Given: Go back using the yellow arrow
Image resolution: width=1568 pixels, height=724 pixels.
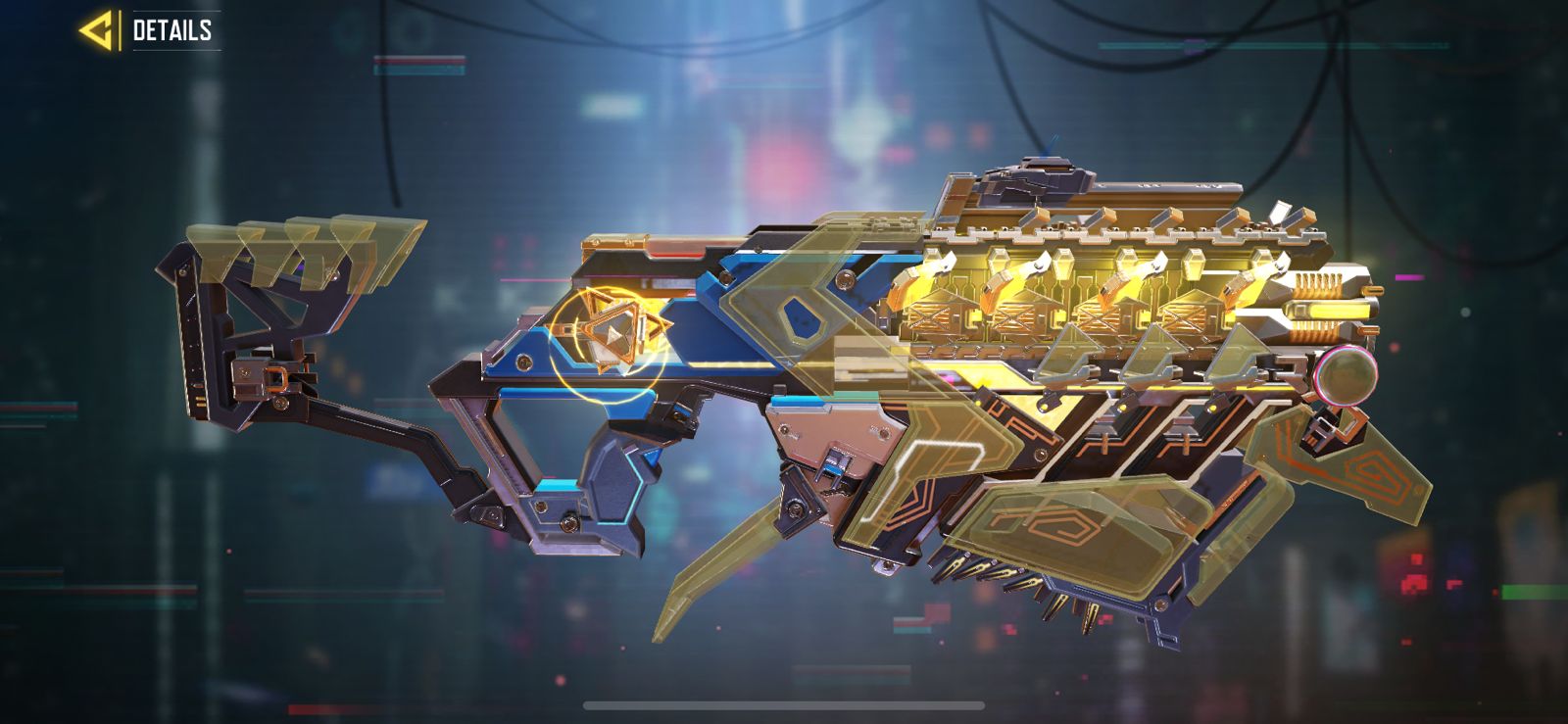Looking at the screenshot, I should 98,30.
